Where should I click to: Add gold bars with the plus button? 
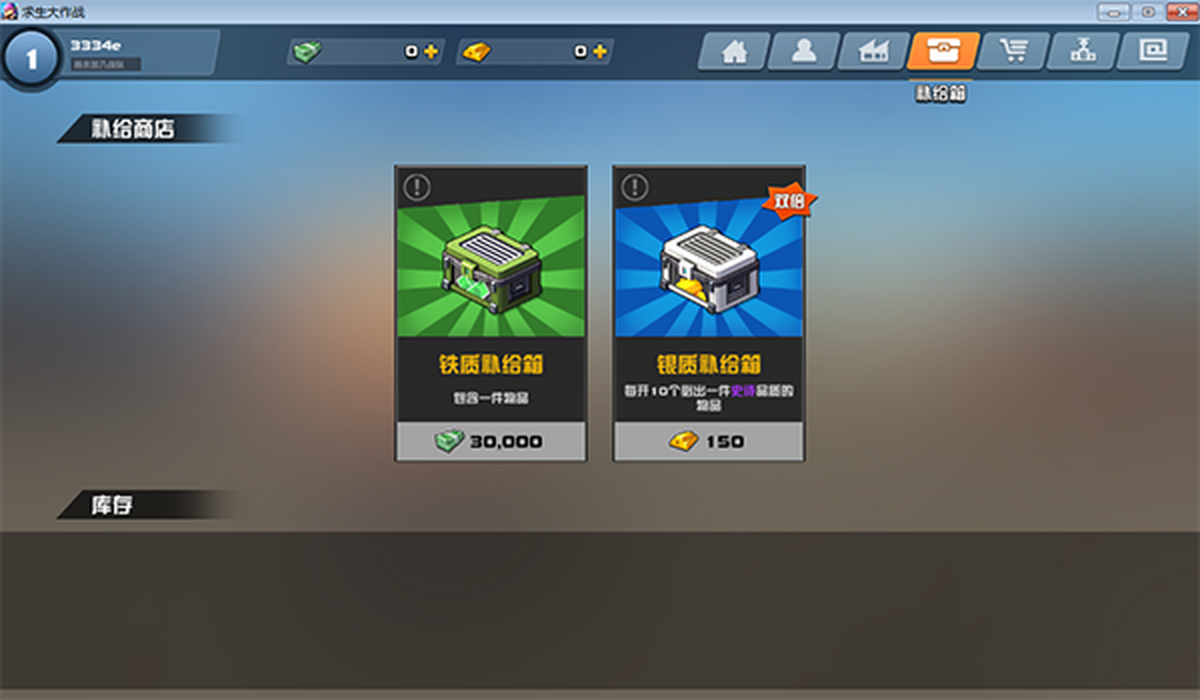point(600,52)
